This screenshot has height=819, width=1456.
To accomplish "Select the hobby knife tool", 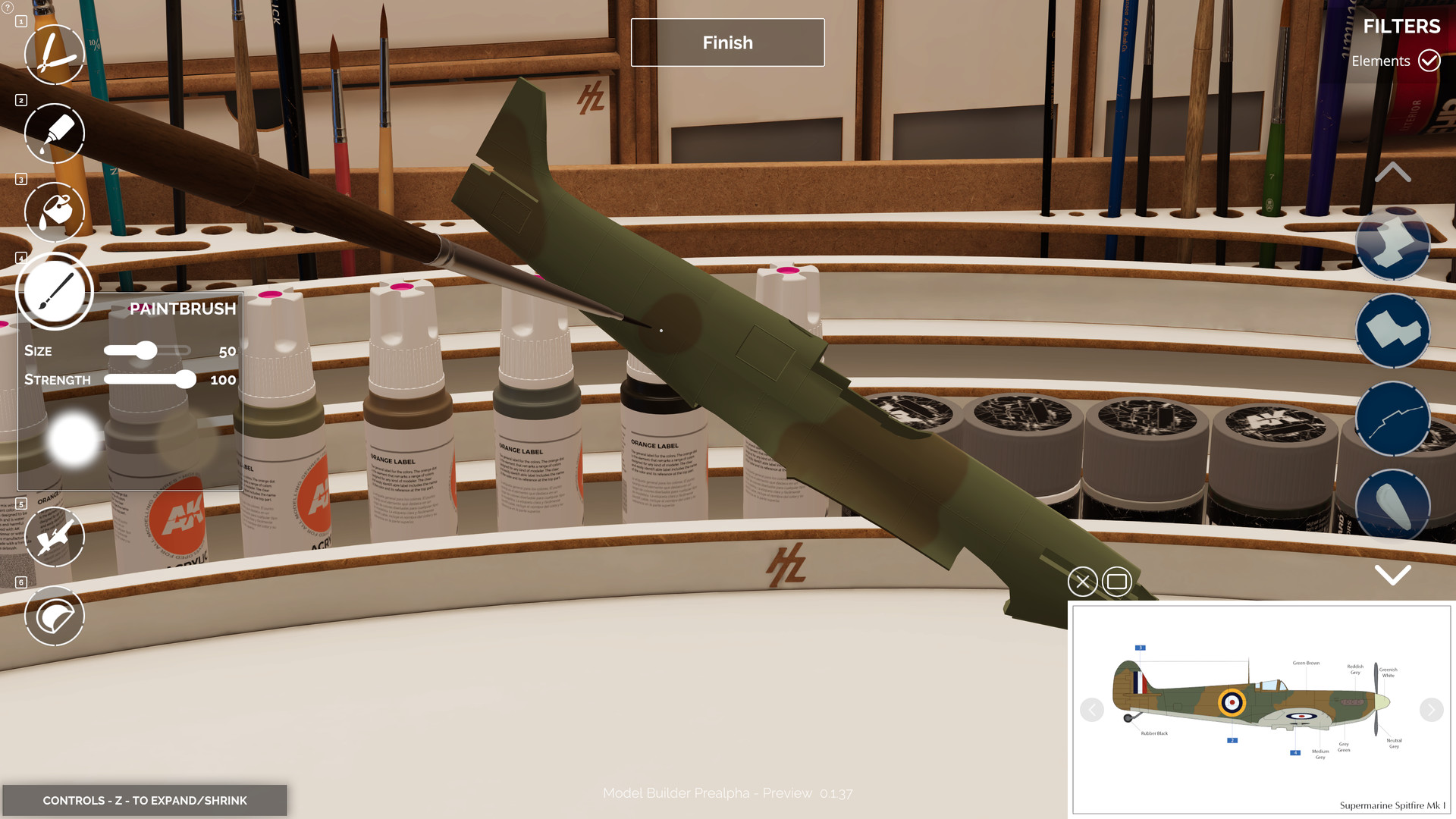I will [54, 54].
